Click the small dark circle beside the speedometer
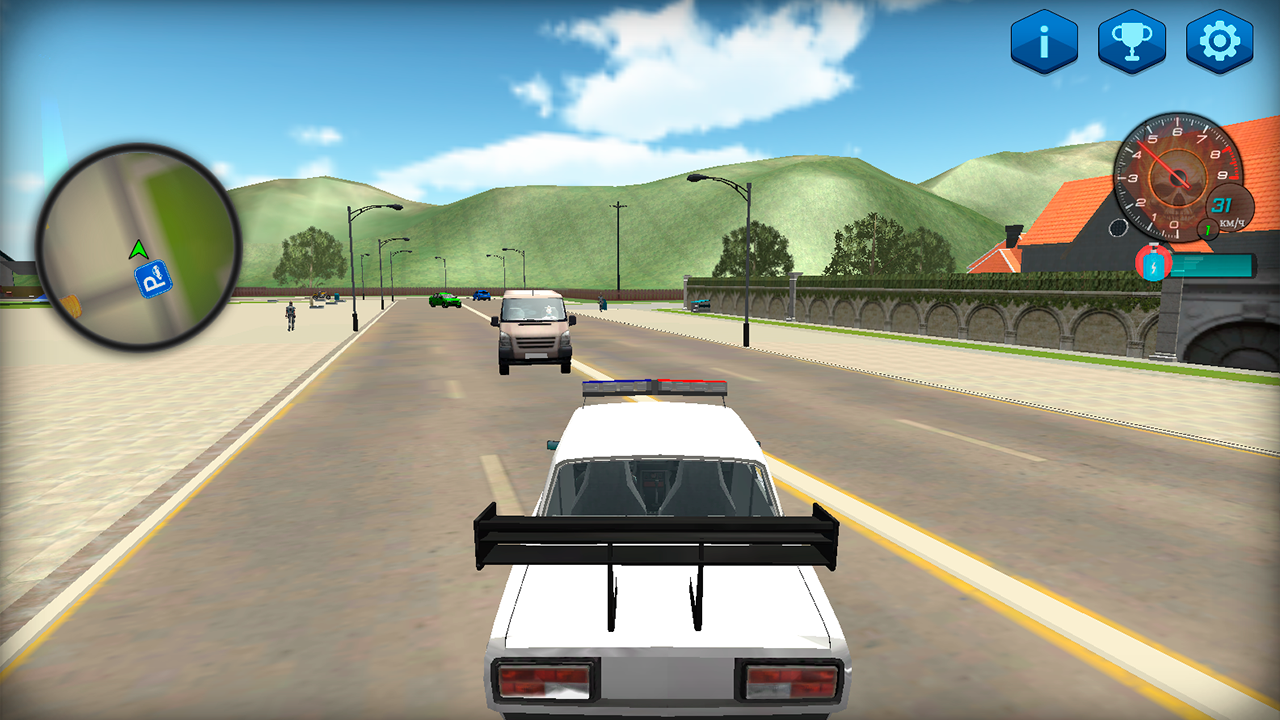The height and width of the screenshot is (720, 1280). pos(1119,228)
